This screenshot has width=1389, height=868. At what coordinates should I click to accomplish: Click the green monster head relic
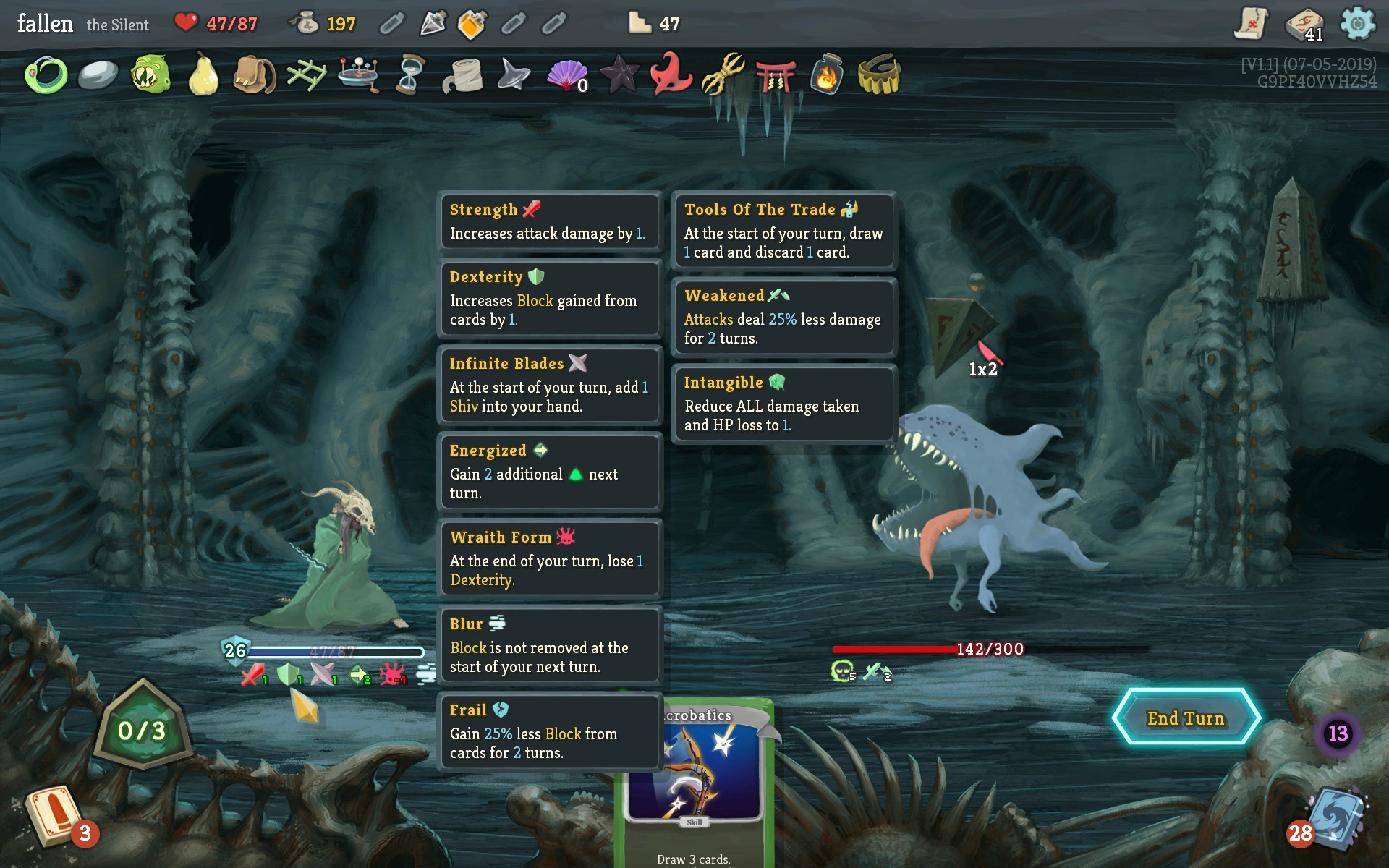150,75
